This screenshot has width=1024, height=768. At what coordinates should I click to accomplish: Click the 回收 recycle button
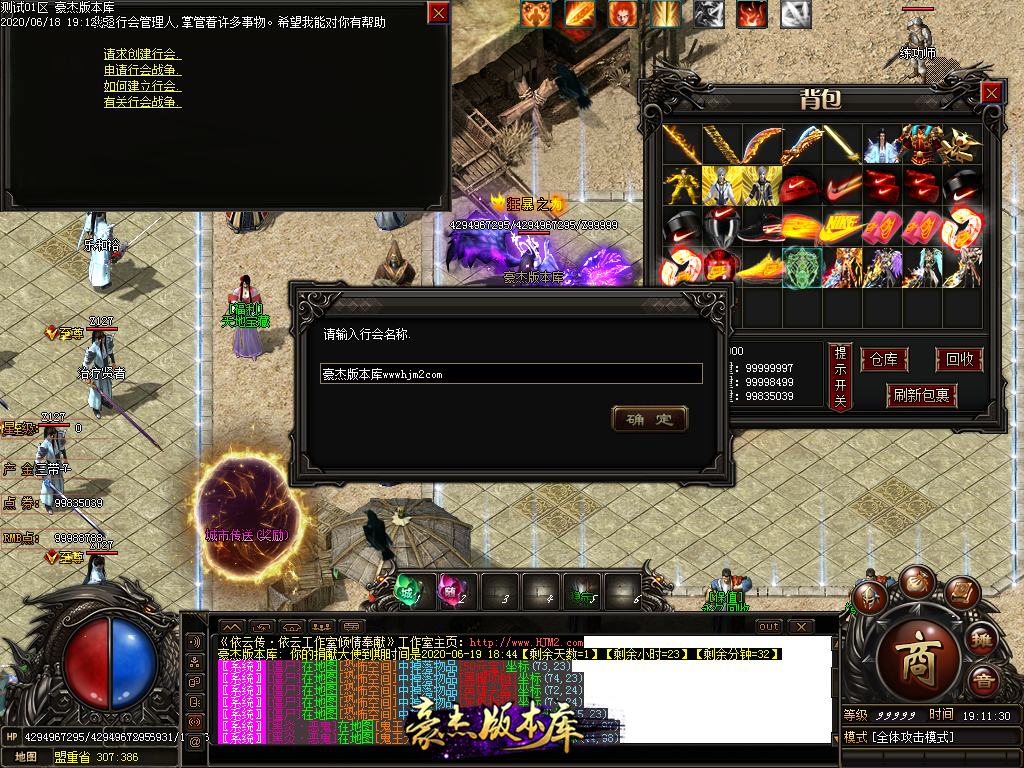pos(958,360)
